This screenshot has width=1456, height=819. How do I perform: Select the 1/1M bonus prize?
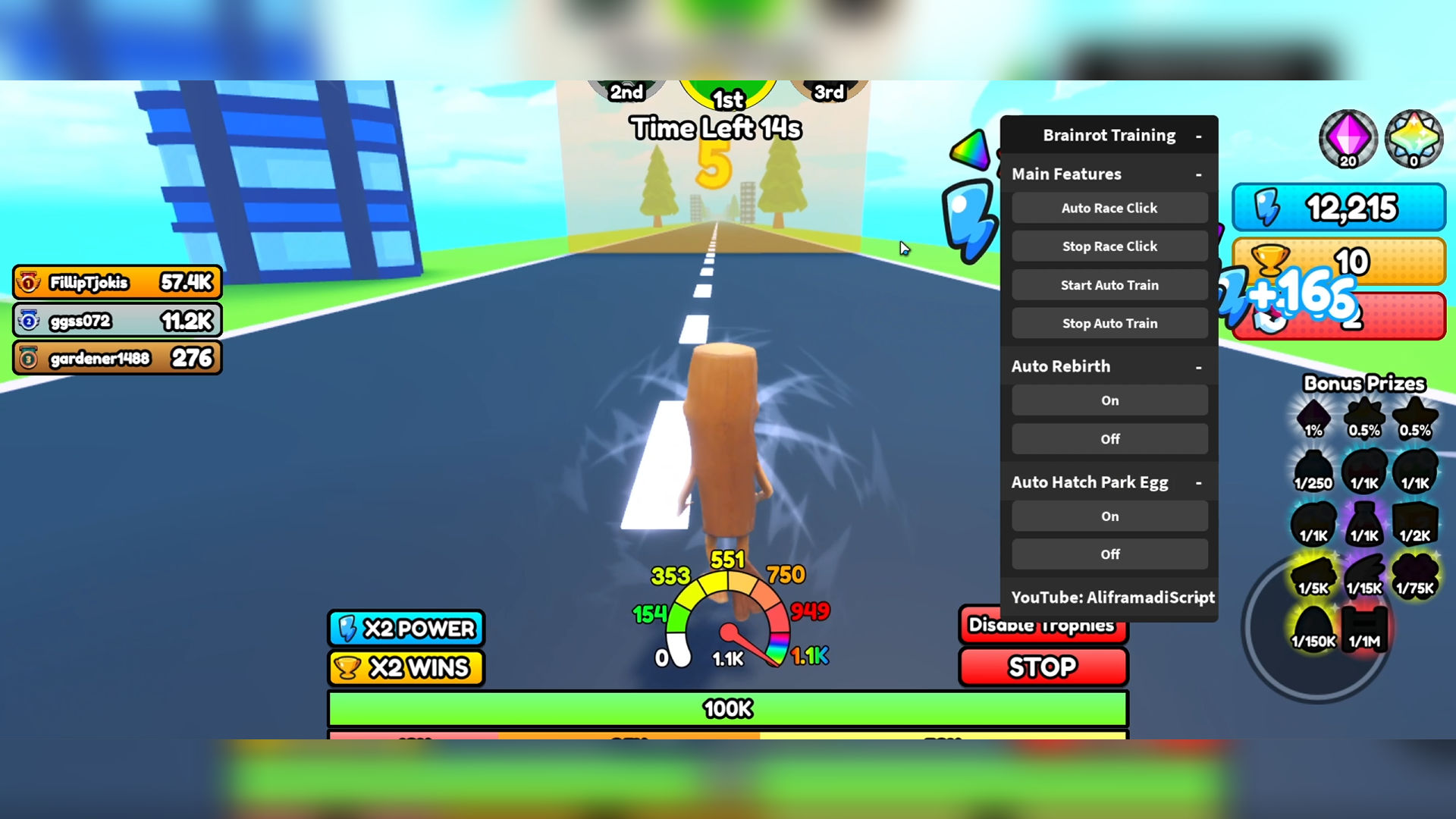1364,629
